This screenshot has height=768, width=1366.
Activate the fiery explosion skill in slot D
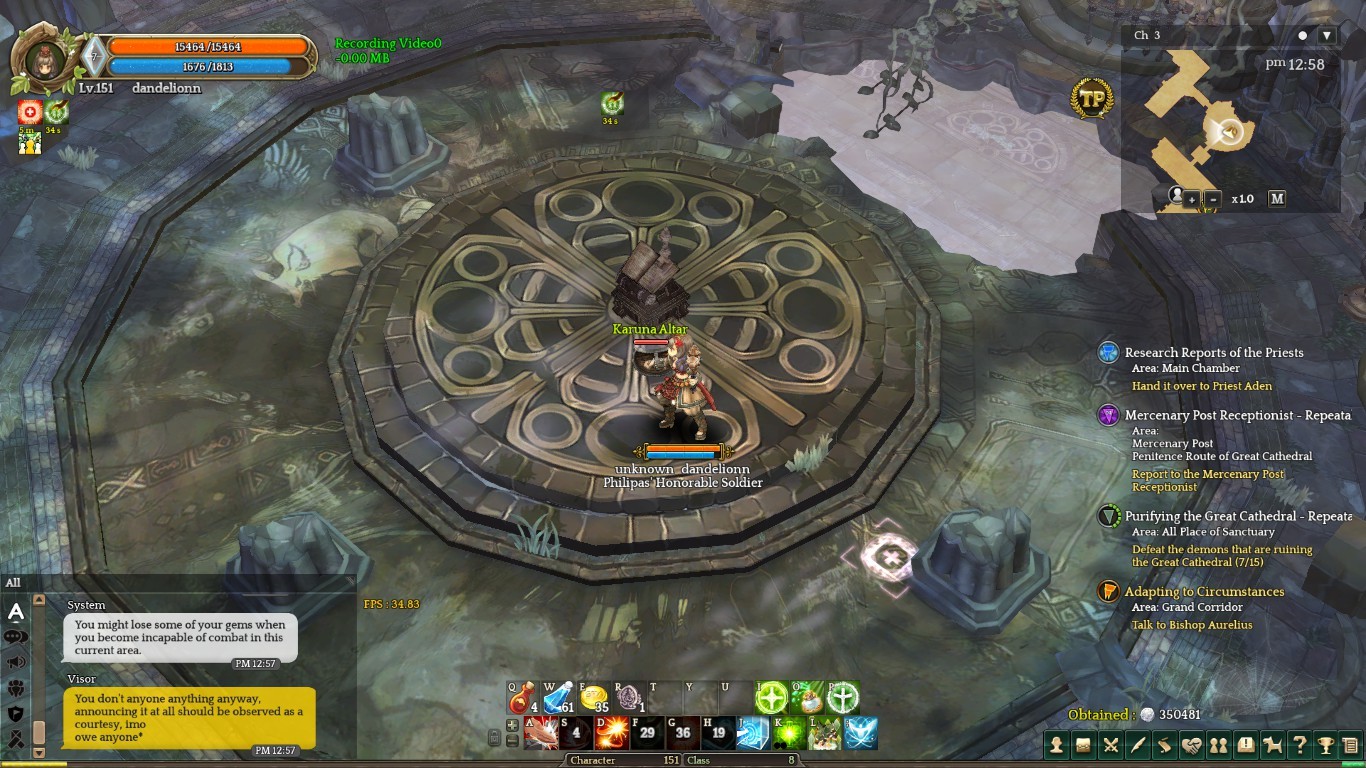610,733
